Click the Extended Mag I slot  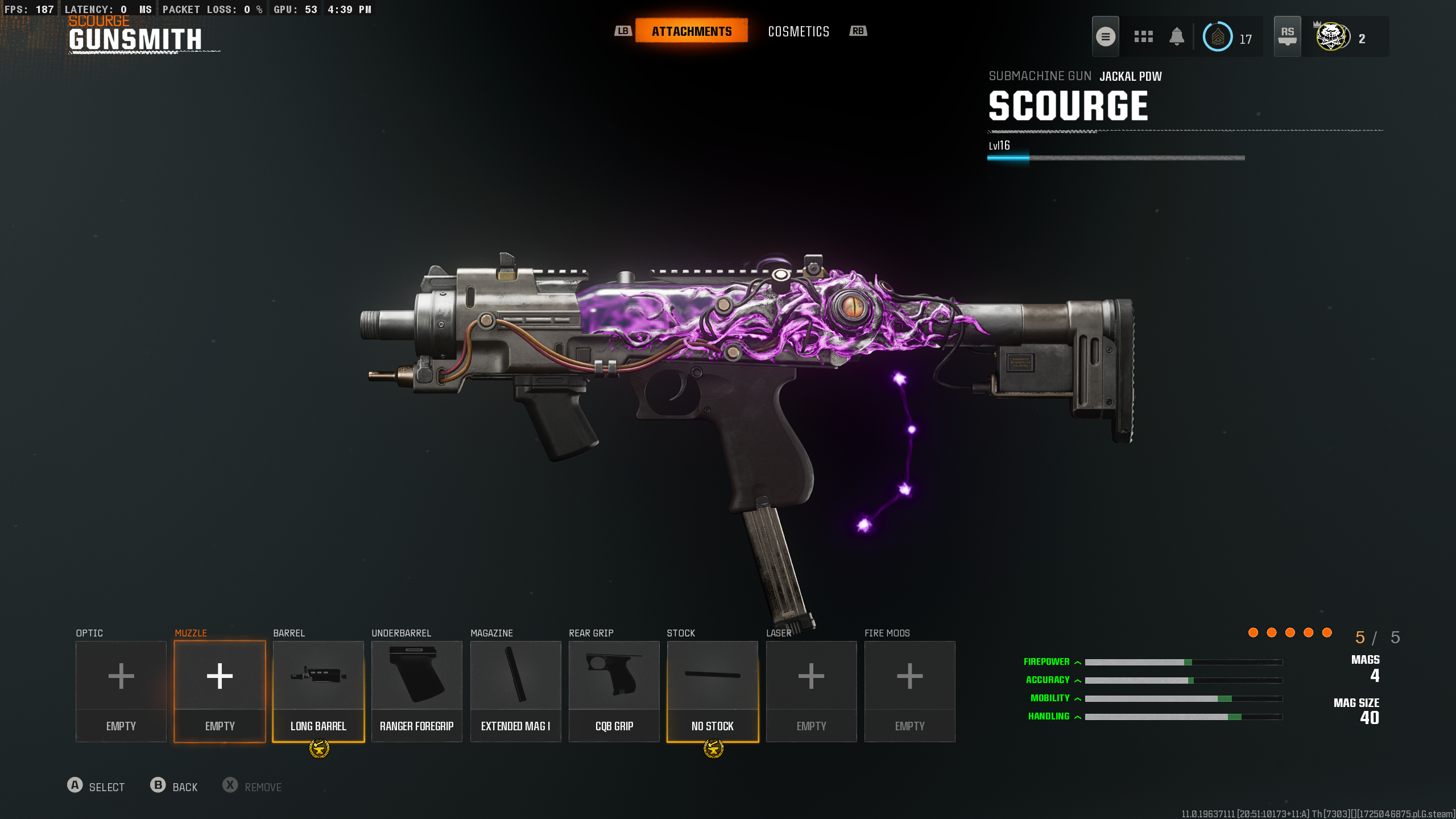coord(515,690)
